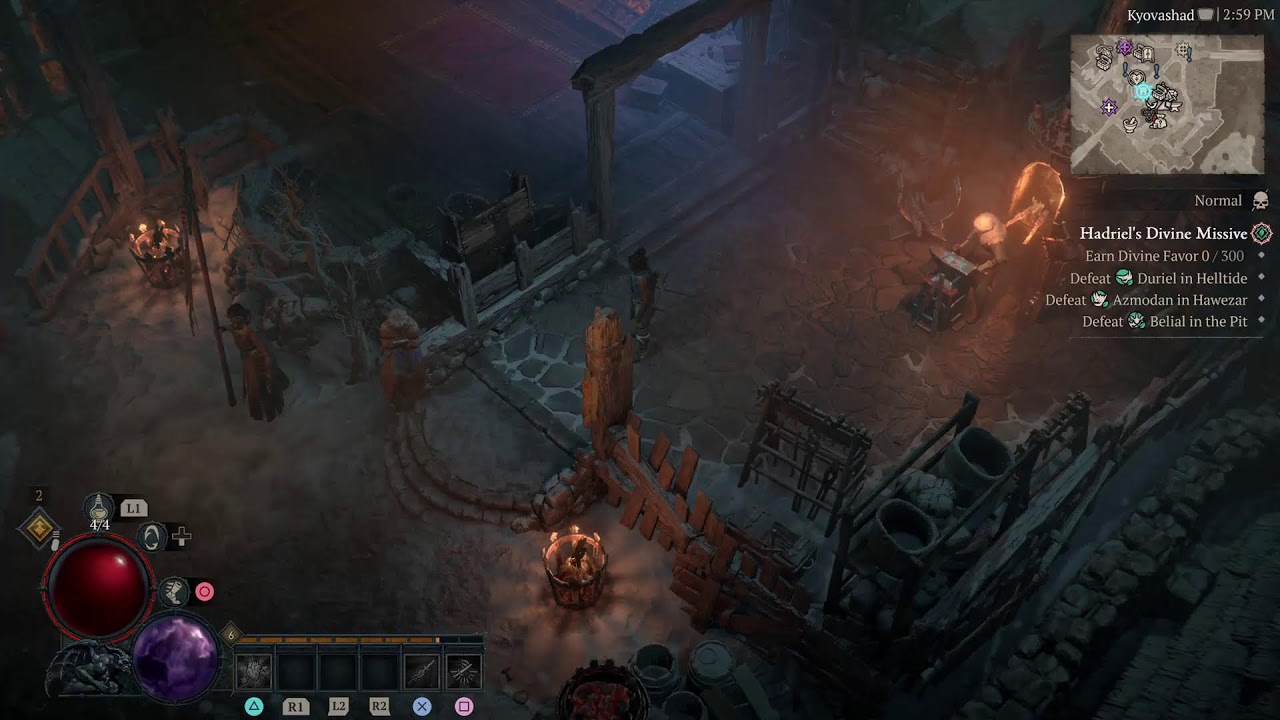Click the crescent emote wheel icon

151,537
